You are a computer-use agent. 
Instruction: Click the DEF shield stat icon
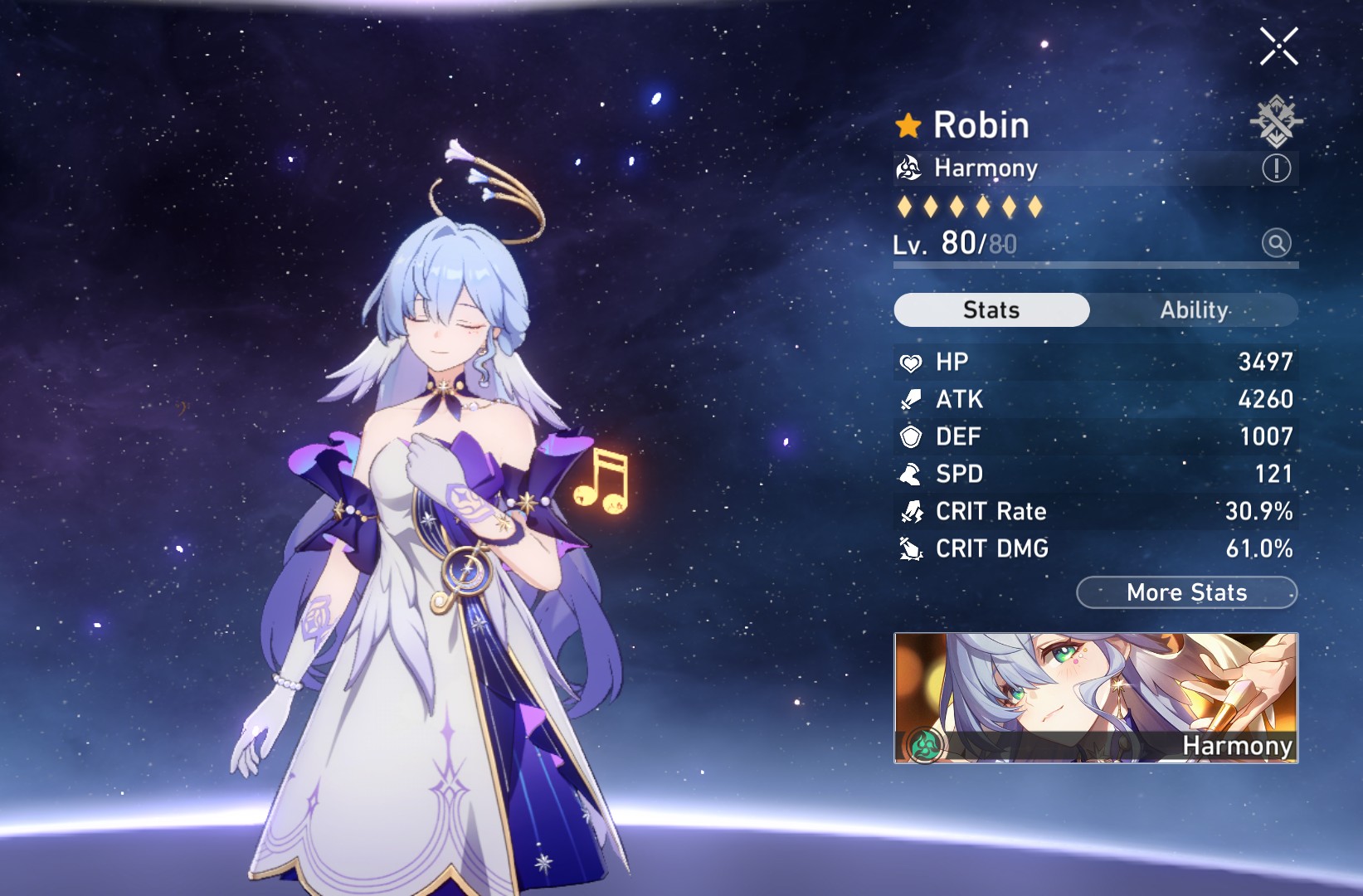point(911,436)
